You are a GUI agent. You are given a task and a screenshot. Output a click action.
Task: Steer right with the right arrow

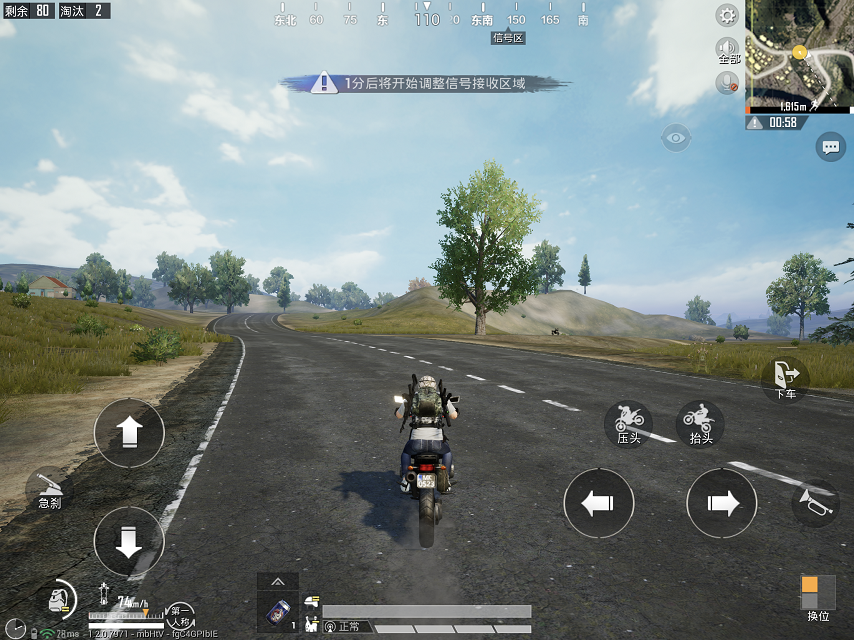pos(721,503)
